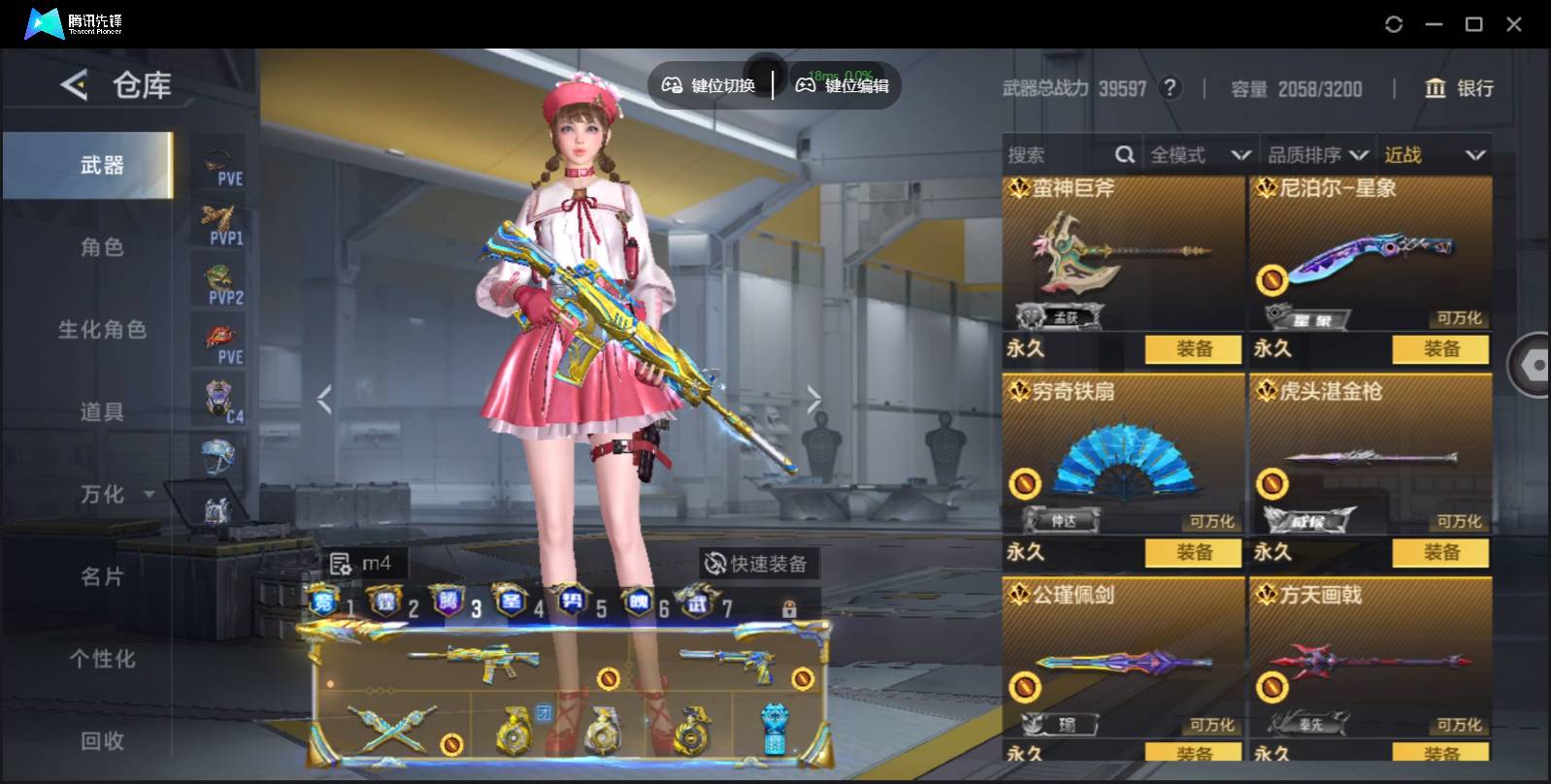Open the 回收 recycle section
The width and height of the screenshot is (1551, 784).
[102, 741]
